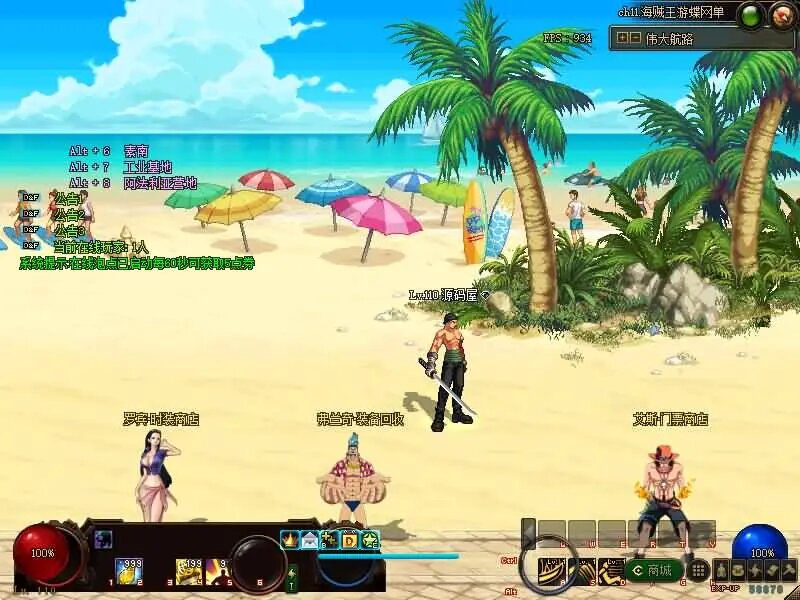The height and width of the screenshot is (600, 800).
Task: Click the yellow plus signs icon
Action: pyautogui.click(x=329, y=540)
